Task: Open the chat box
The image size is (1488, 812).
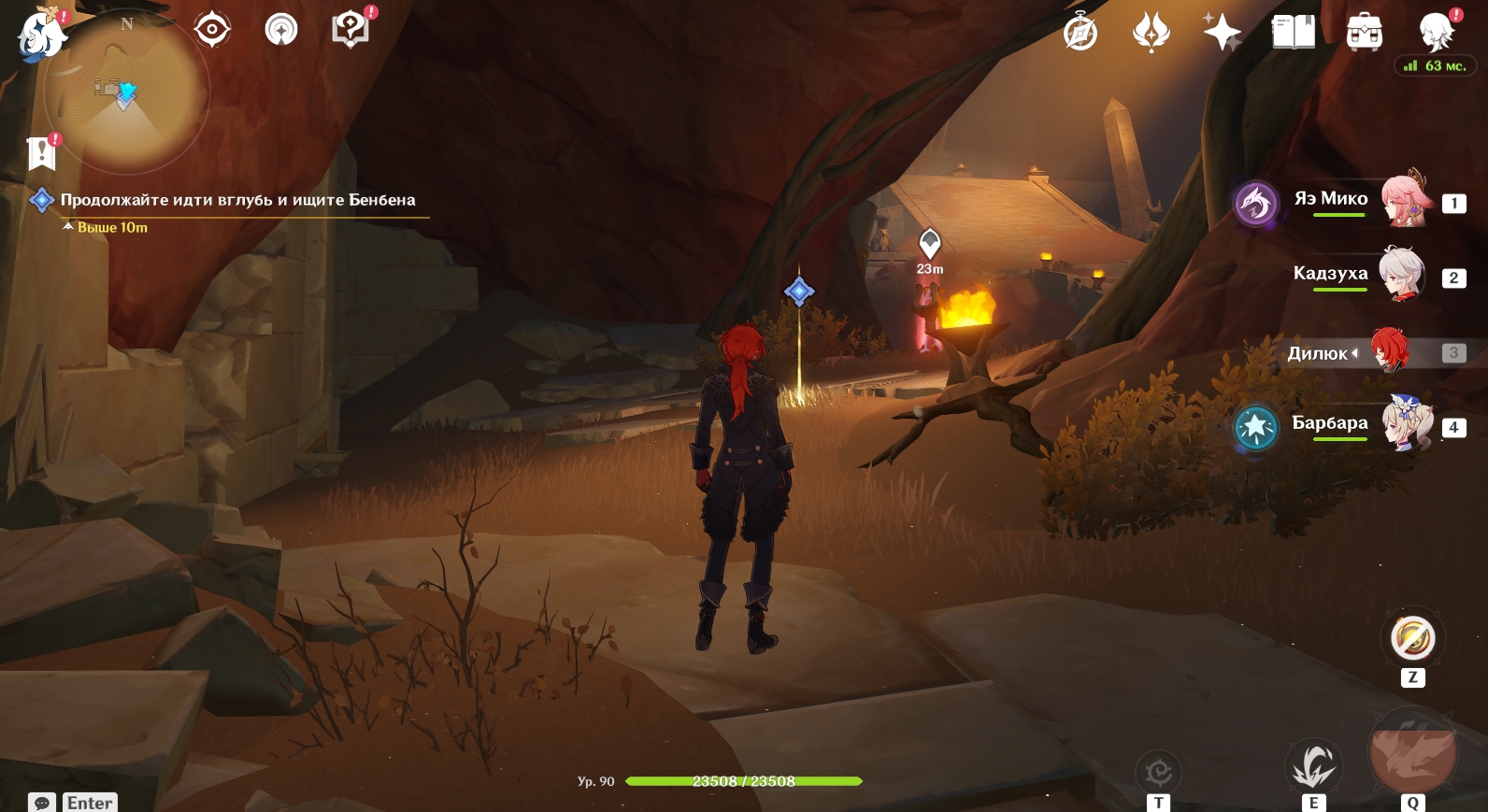Action: point(42,803)
